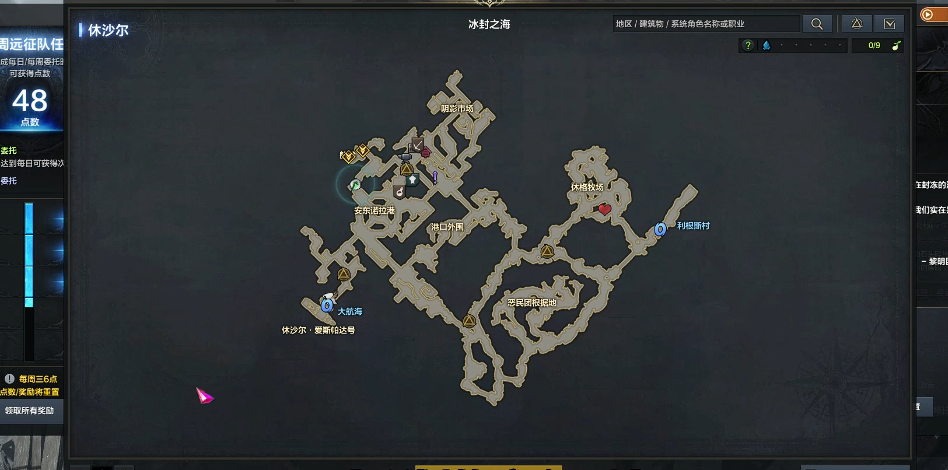Image resolution: width=948 pixels, height=470 pixels.
Task: Select the 明影市场 area label
Action: (x=456, y=108)
